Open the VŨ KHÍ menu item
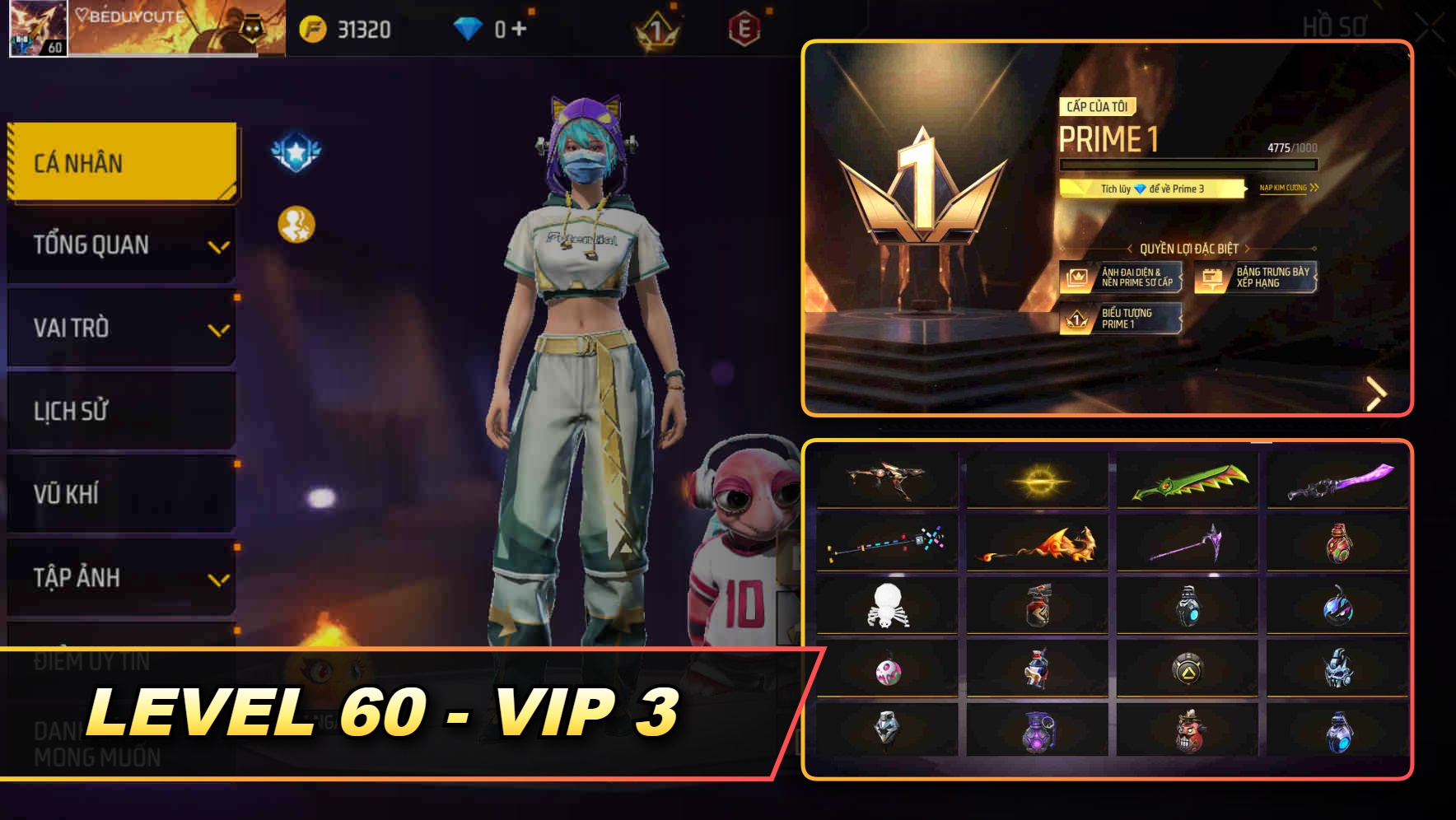The height and width of the screenshot is (820, 1456). pos(120,494)
